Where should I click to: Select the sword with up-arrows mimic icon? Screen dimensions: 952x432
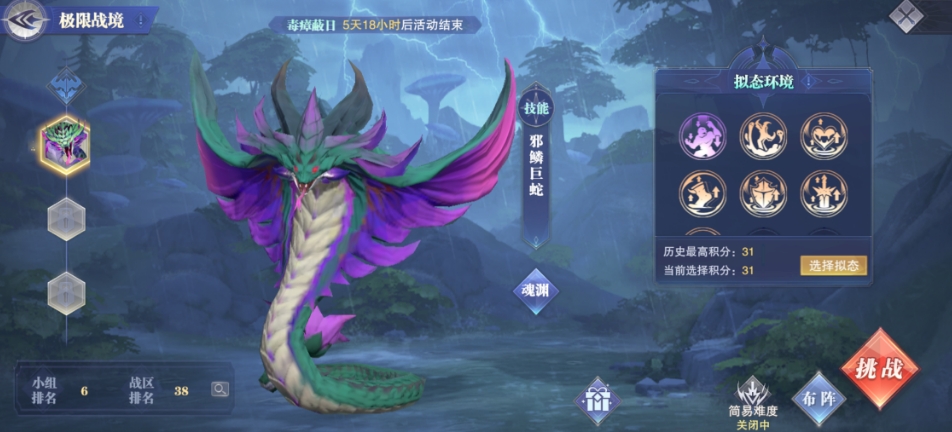(x=824, y=193)
